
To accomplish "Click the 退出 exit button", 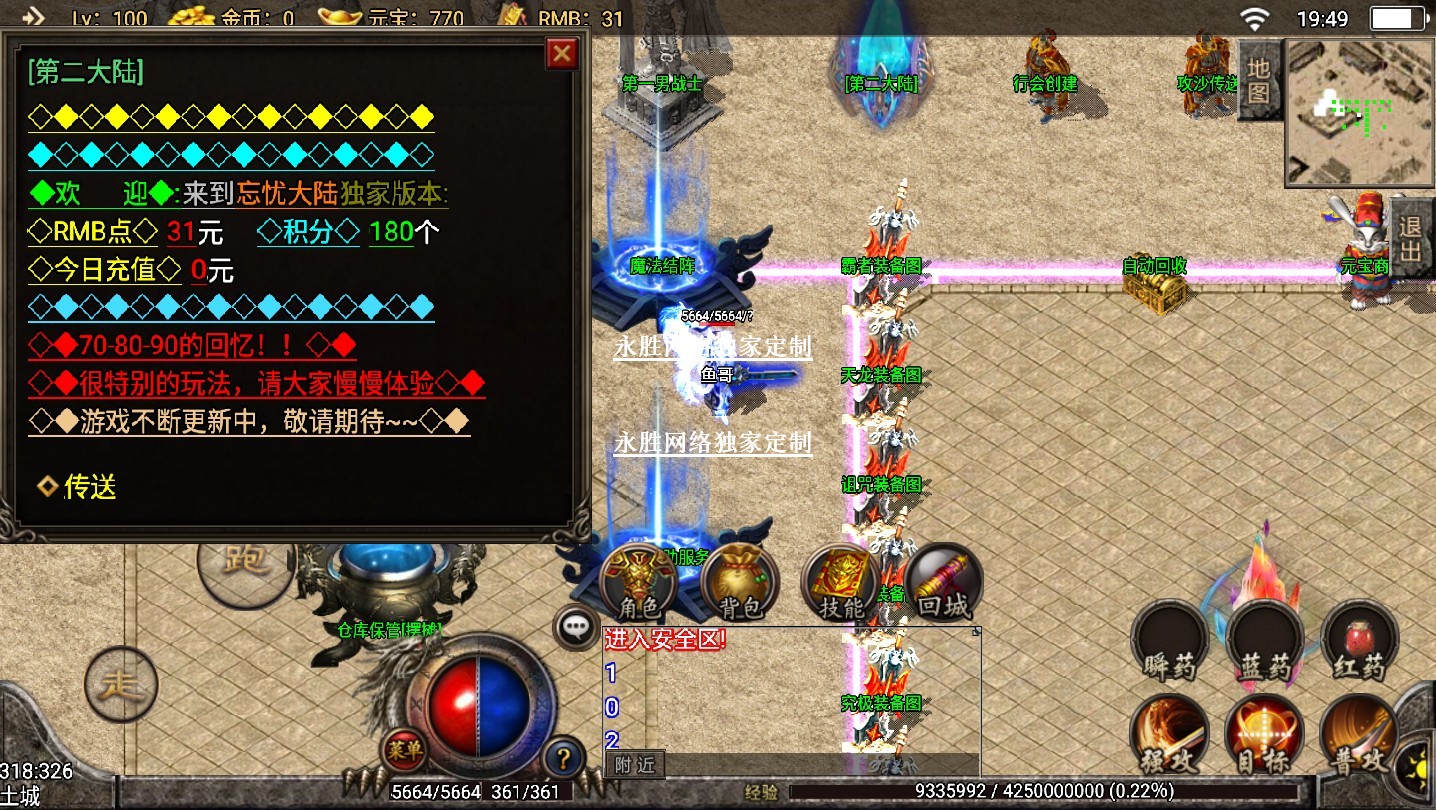I will 1411,238.
